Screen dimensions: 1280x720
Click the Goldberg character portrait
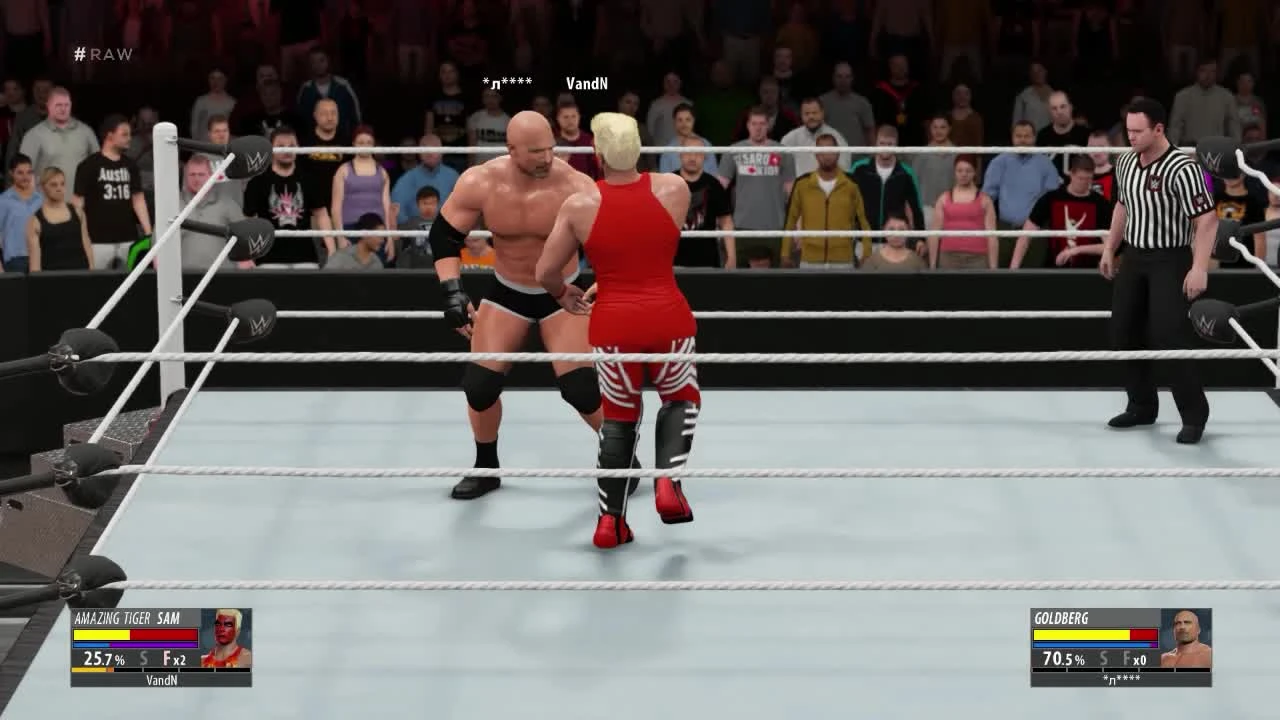tap(1187, 636)
